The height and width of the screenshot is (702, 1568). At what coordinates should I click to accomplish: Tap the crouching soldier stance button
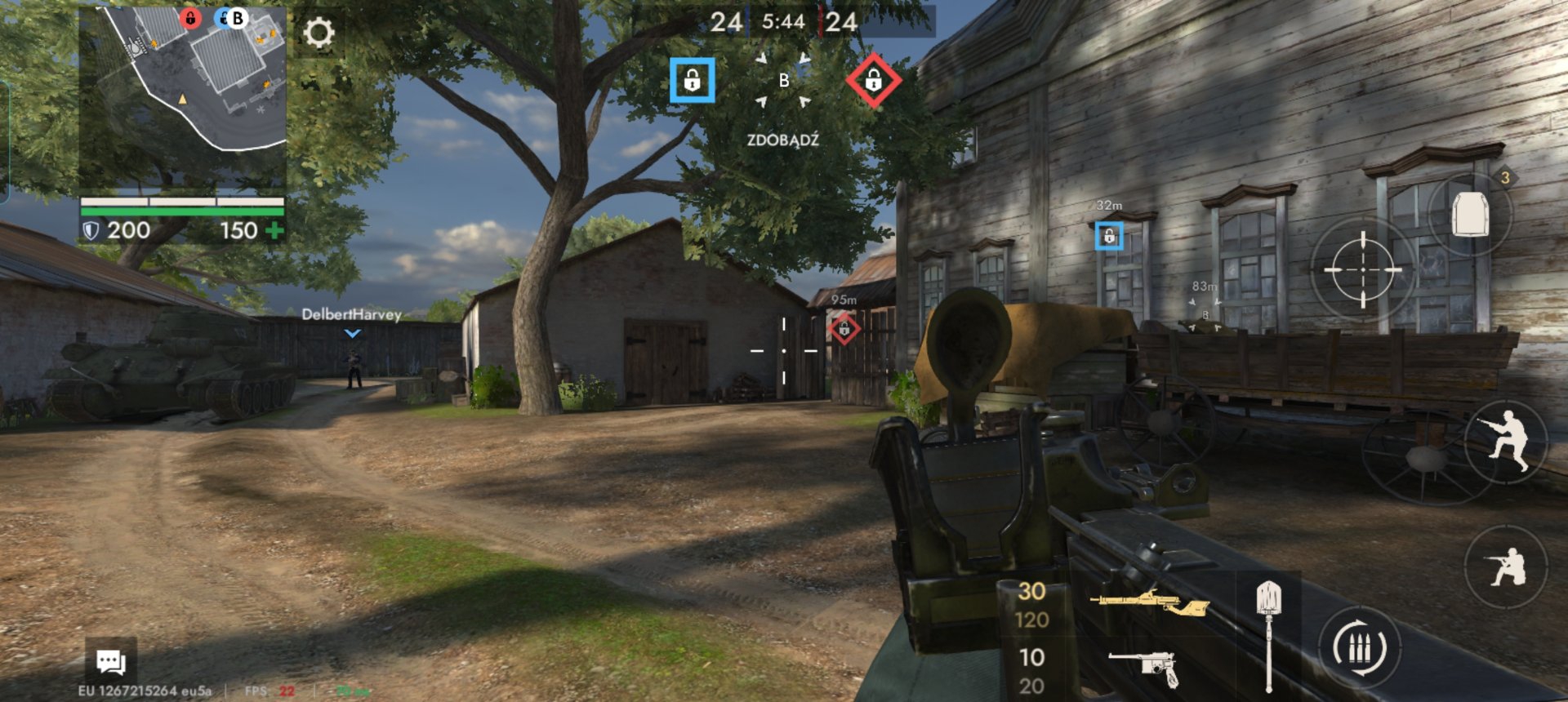click(x=1505, y=566)
